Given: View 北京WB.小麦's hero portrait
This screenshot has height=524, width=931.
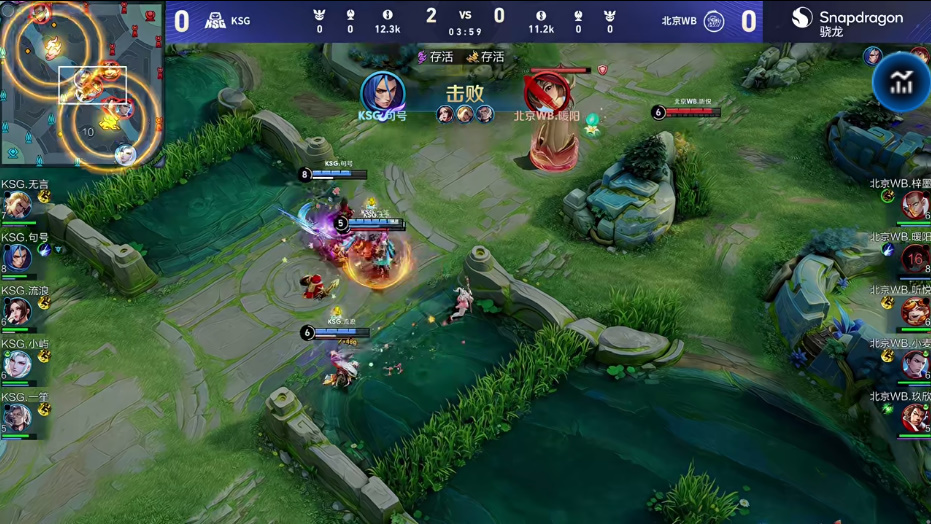Looking at the screenshot, I should coord(914,364).
